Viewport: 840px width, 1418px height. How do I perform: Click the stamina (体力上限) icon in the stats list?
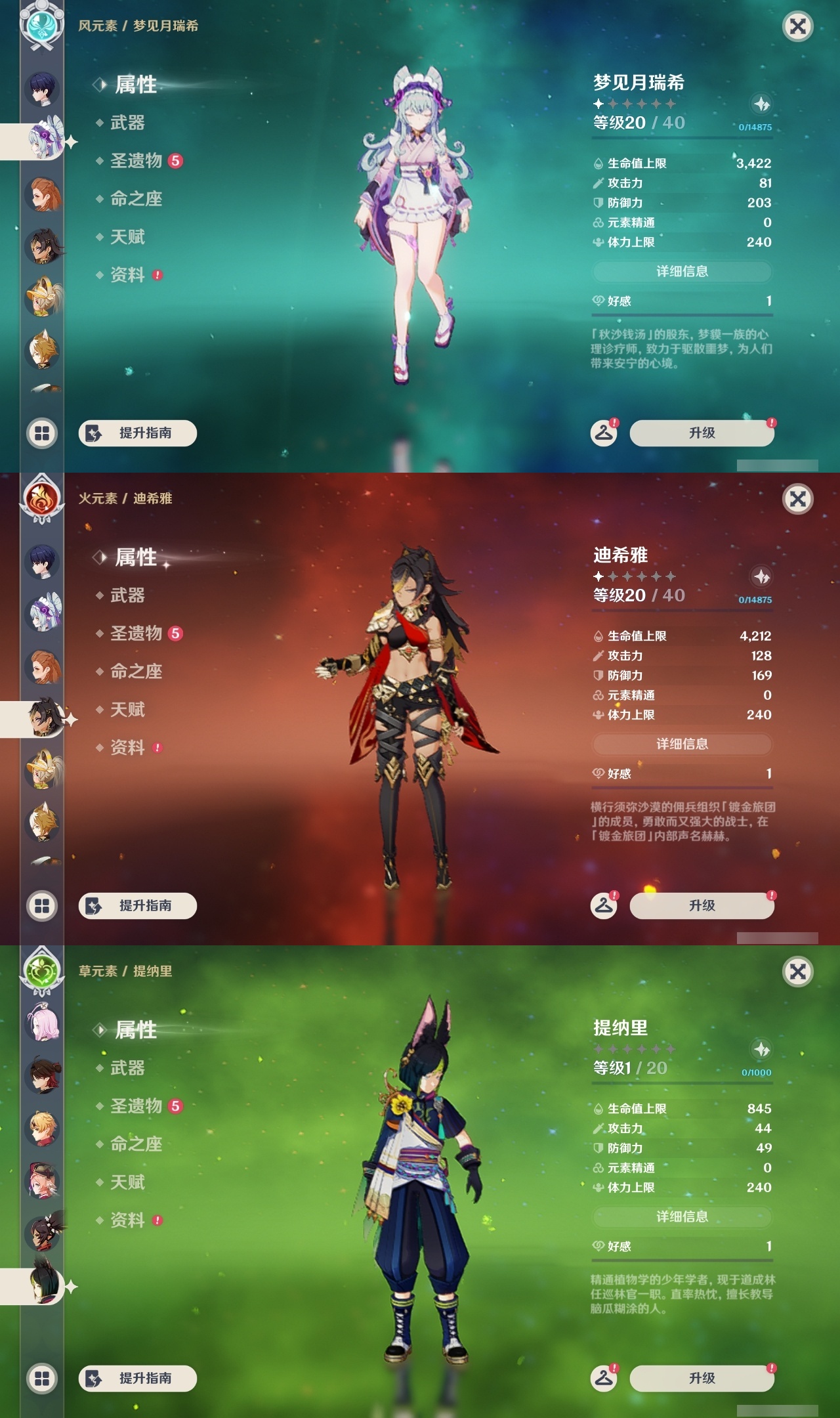coord(599,242)
